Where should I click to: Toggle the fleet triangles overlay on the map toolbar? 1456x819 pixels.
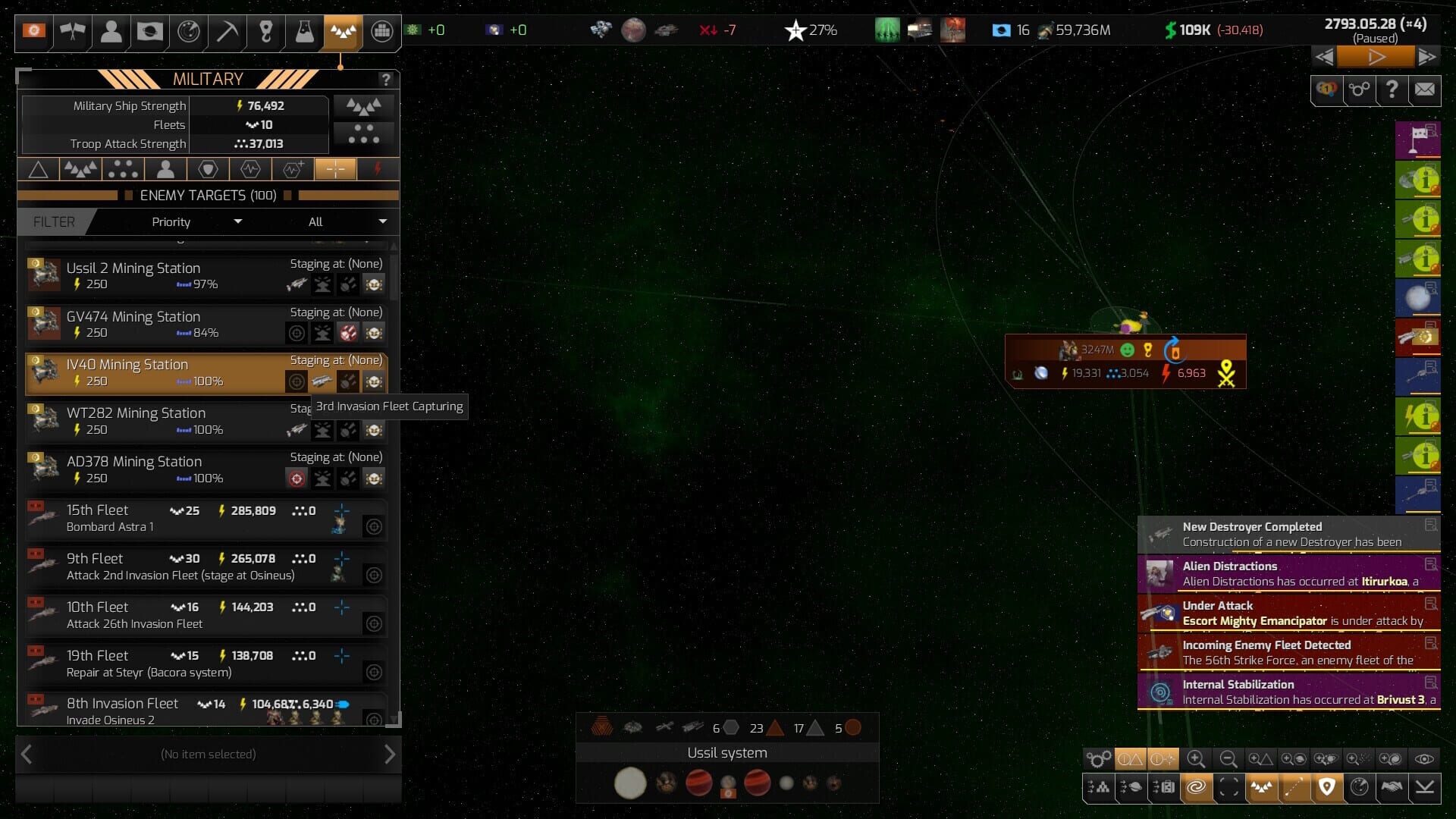click(1261, 788)
